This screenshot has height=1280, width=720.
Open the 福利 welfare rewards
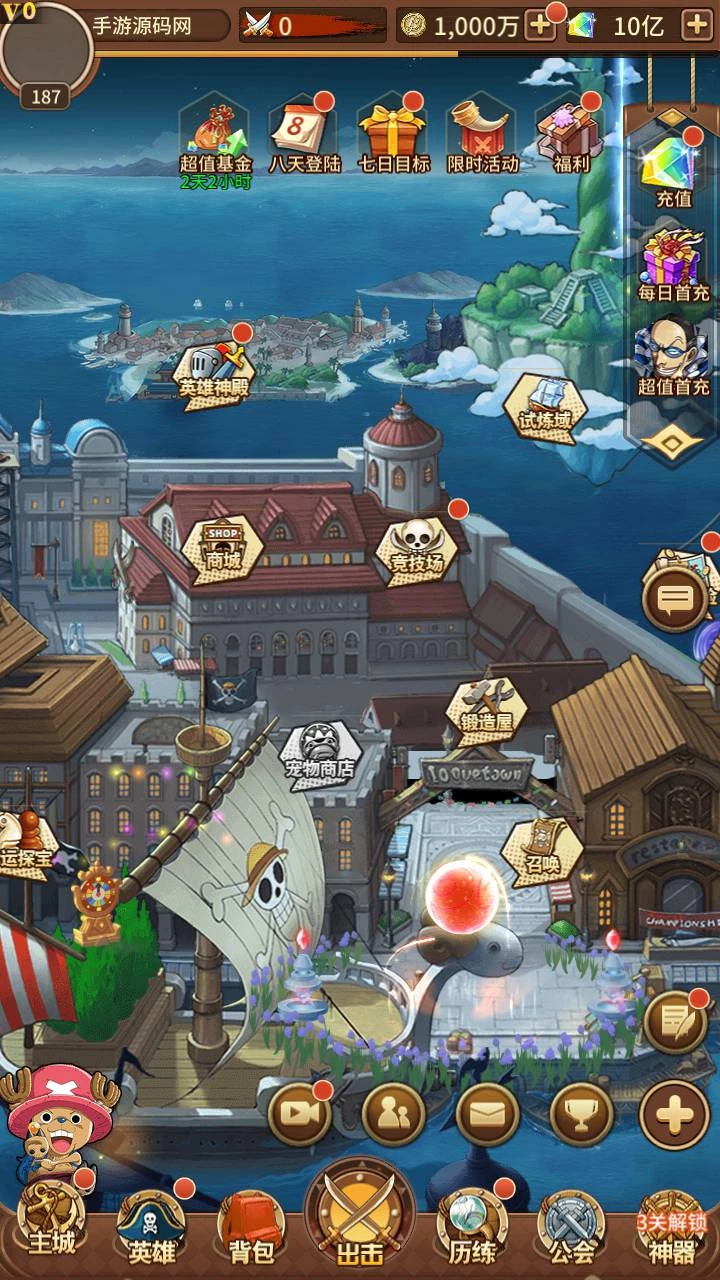(570, 136)
